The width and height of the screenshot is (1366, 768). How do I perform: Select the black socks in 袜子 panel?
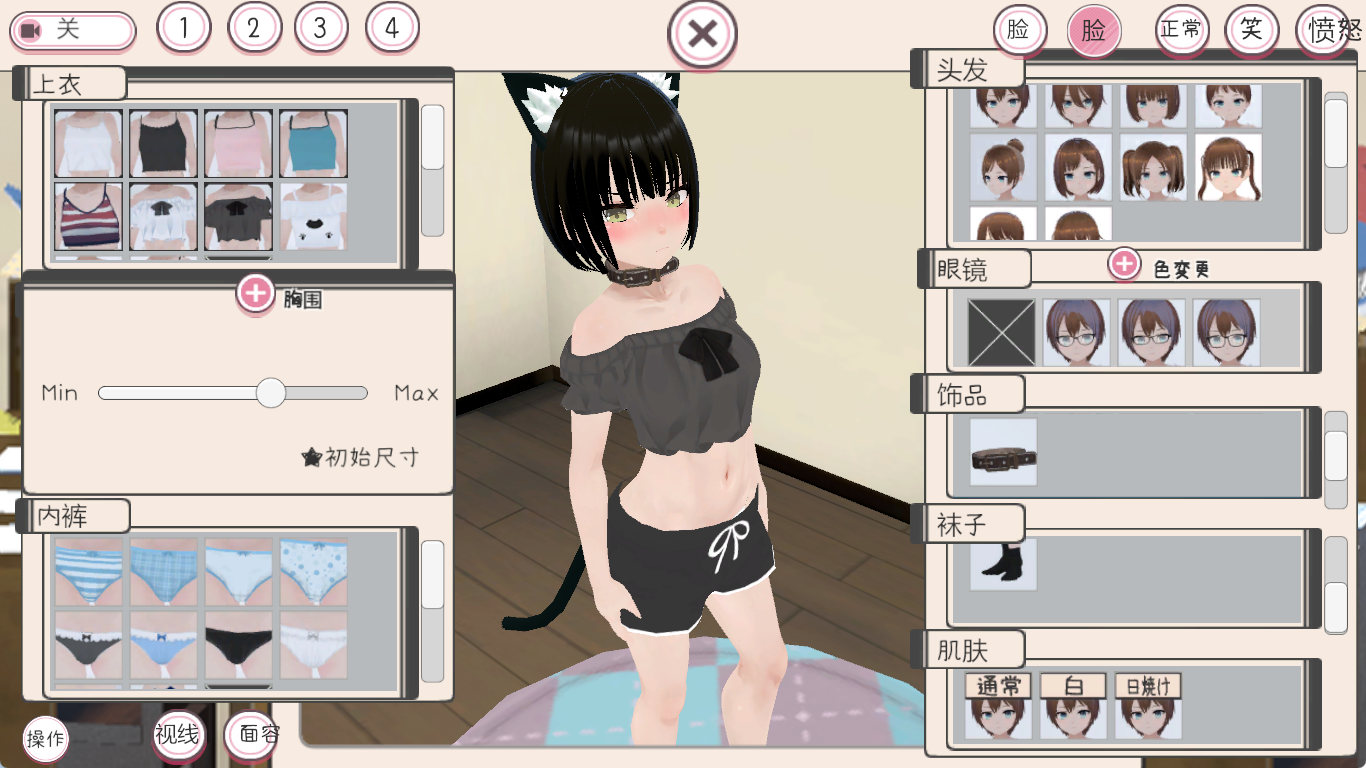[1002, 563]
